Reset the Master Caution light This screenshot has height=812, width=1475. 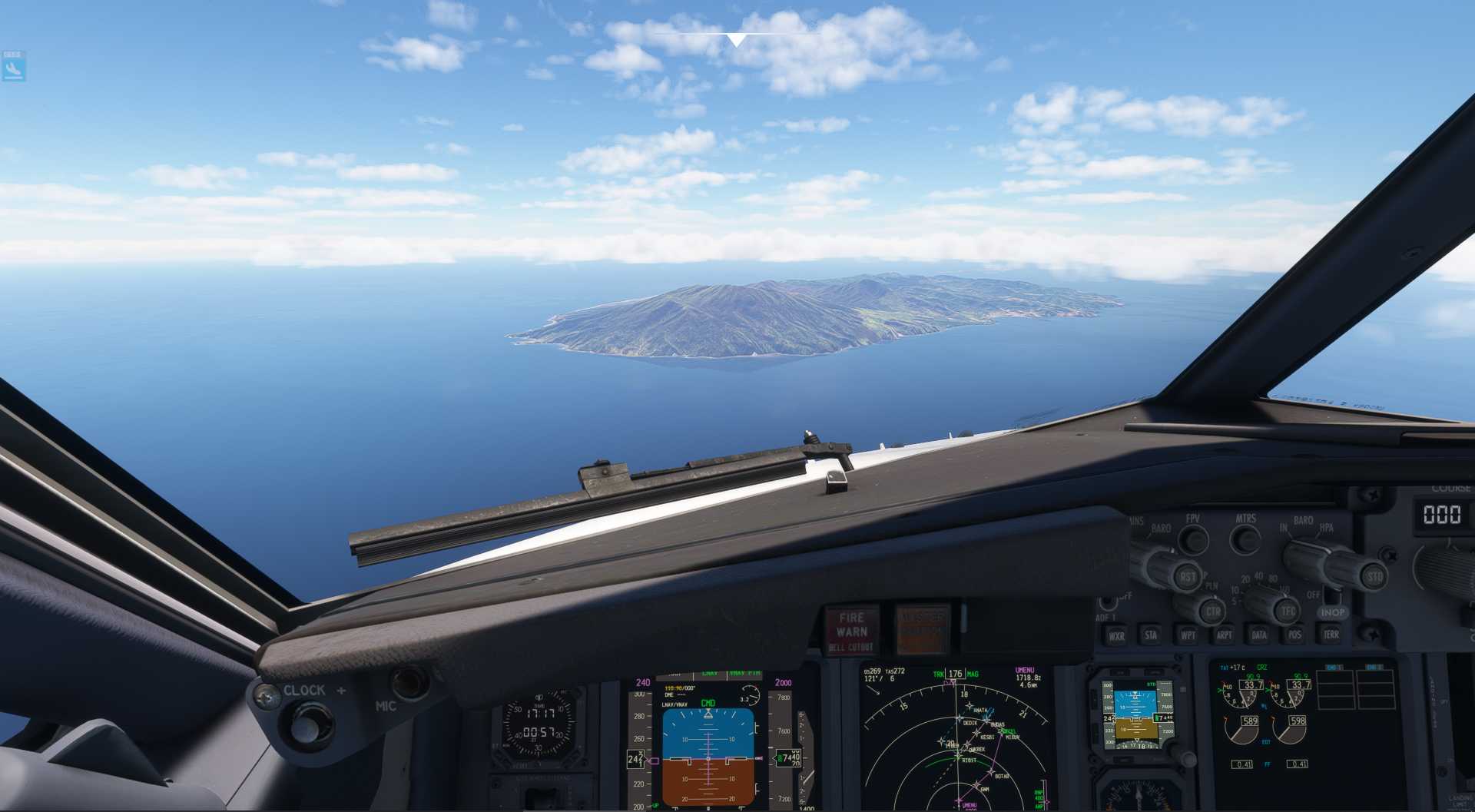pos(923,629)
